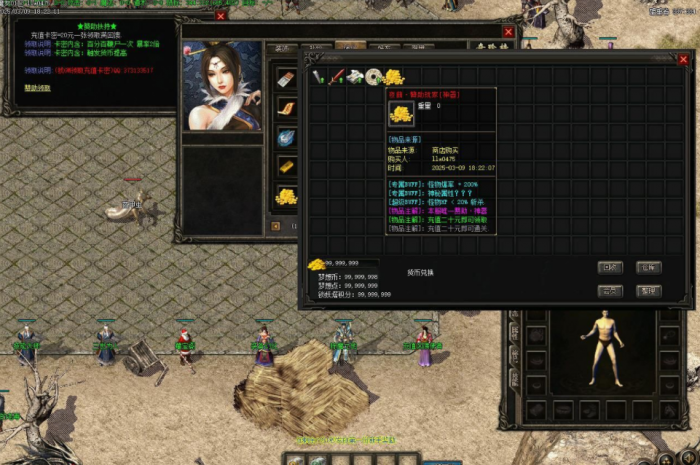Click the upper-left button below the bag grid

tap(610, 267)
